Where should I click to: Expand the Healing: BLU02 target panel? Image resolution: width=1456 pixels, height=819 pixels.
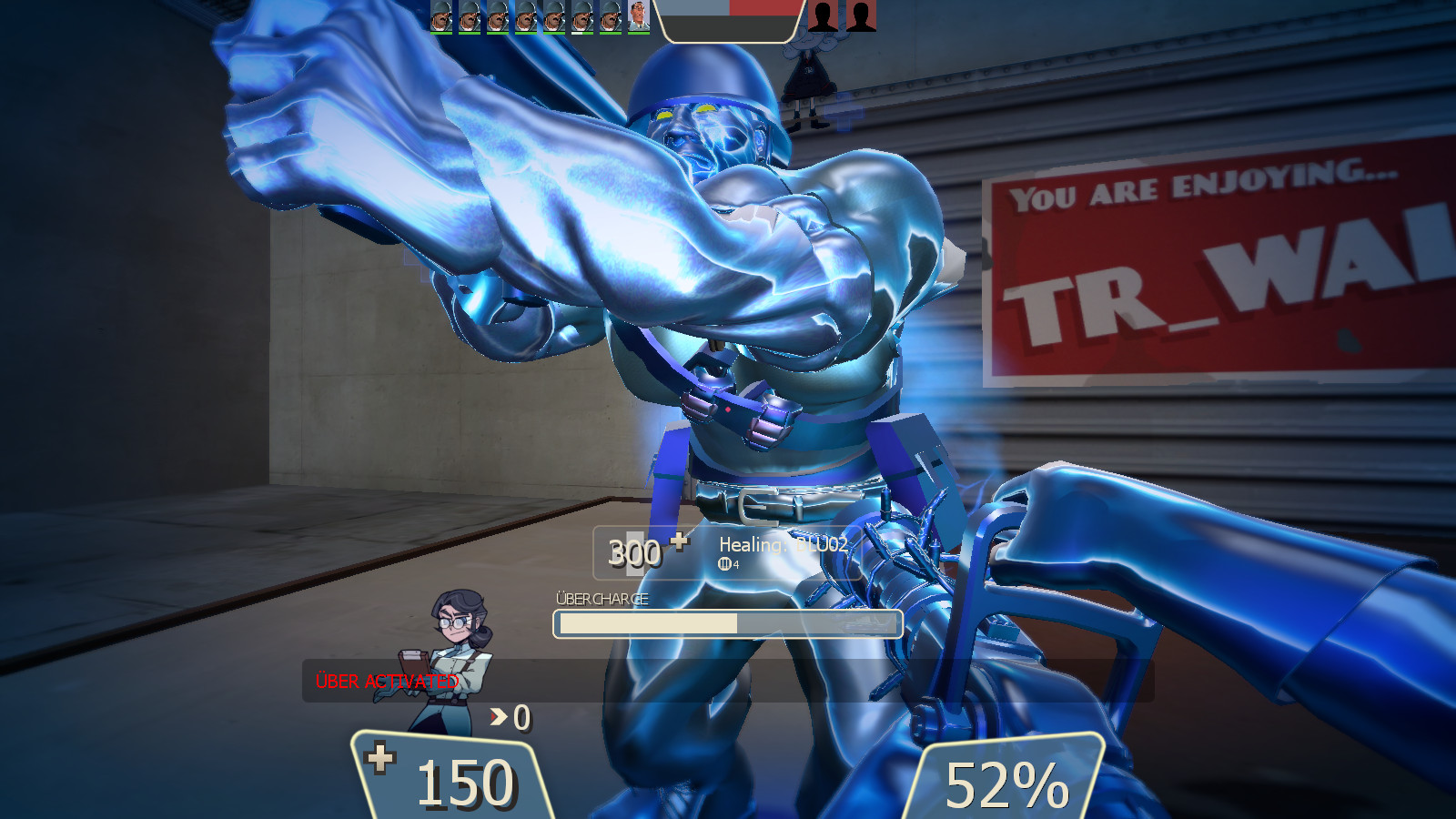coord(783,546)
